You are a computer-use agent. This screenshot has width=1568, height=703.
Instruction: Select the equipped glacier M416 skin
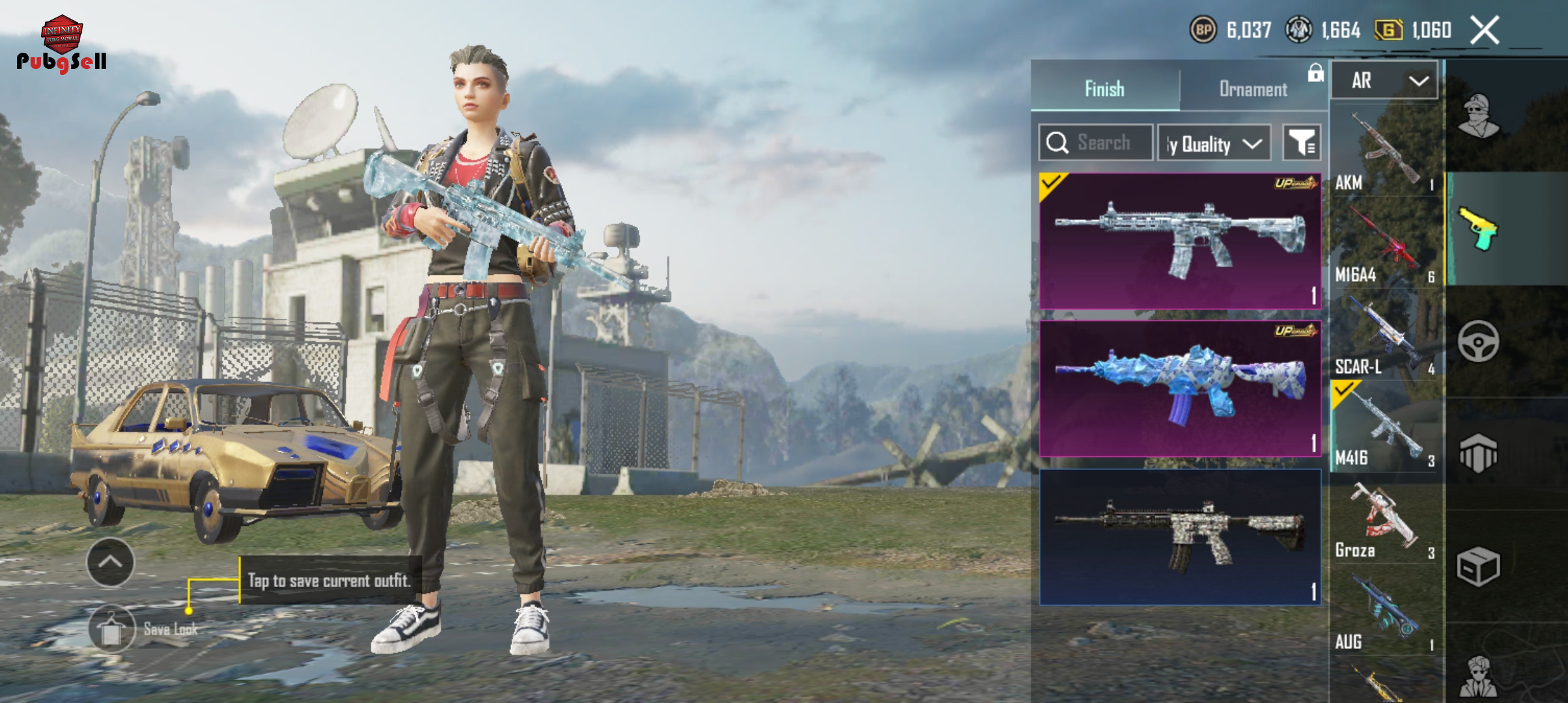[1179, 241]
